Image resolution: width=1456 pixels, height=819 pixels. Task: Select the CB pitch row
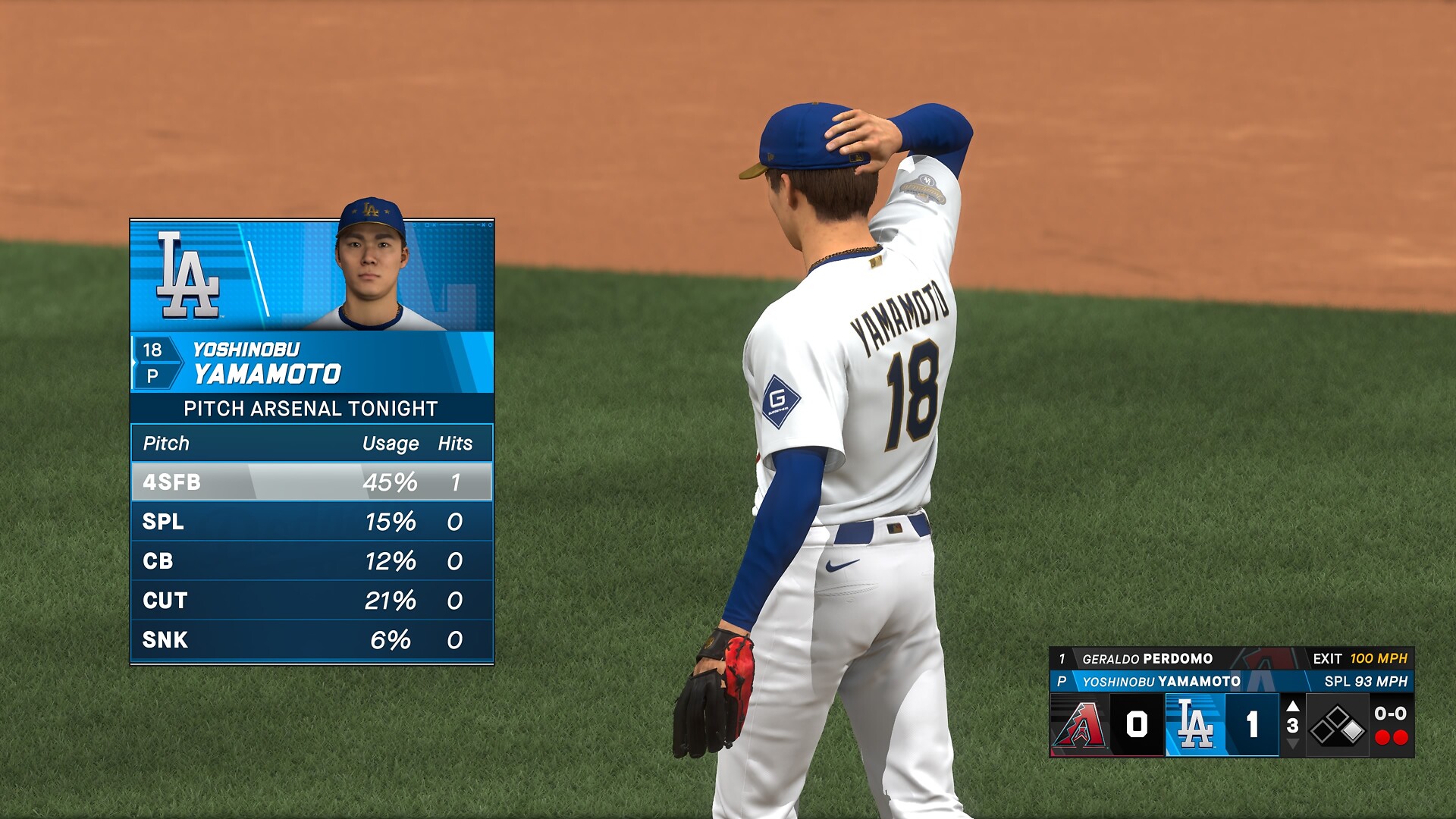click(312, 561)
